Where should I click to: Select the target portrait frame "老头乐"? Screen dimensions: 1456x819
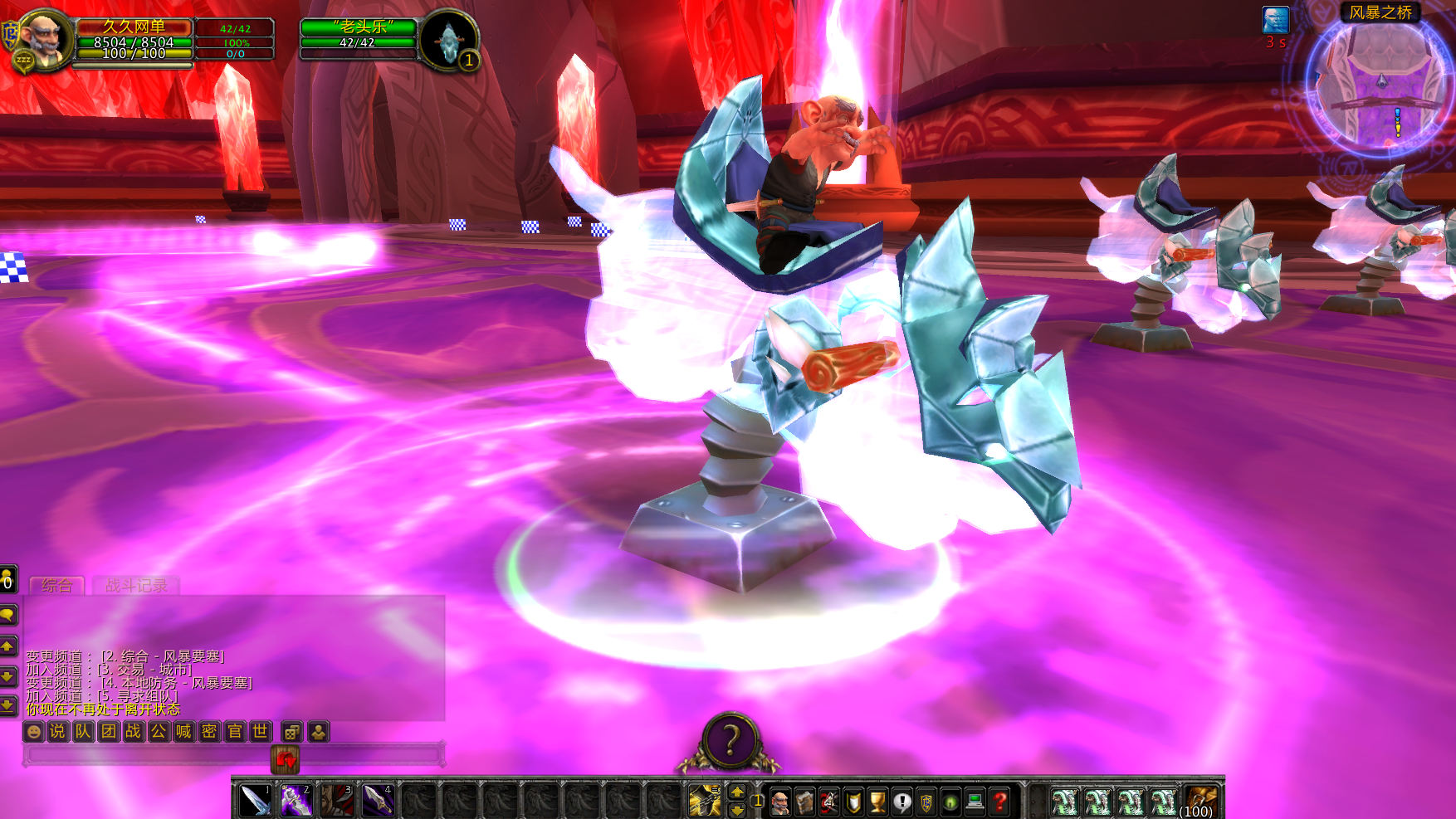tap(359, 37)
